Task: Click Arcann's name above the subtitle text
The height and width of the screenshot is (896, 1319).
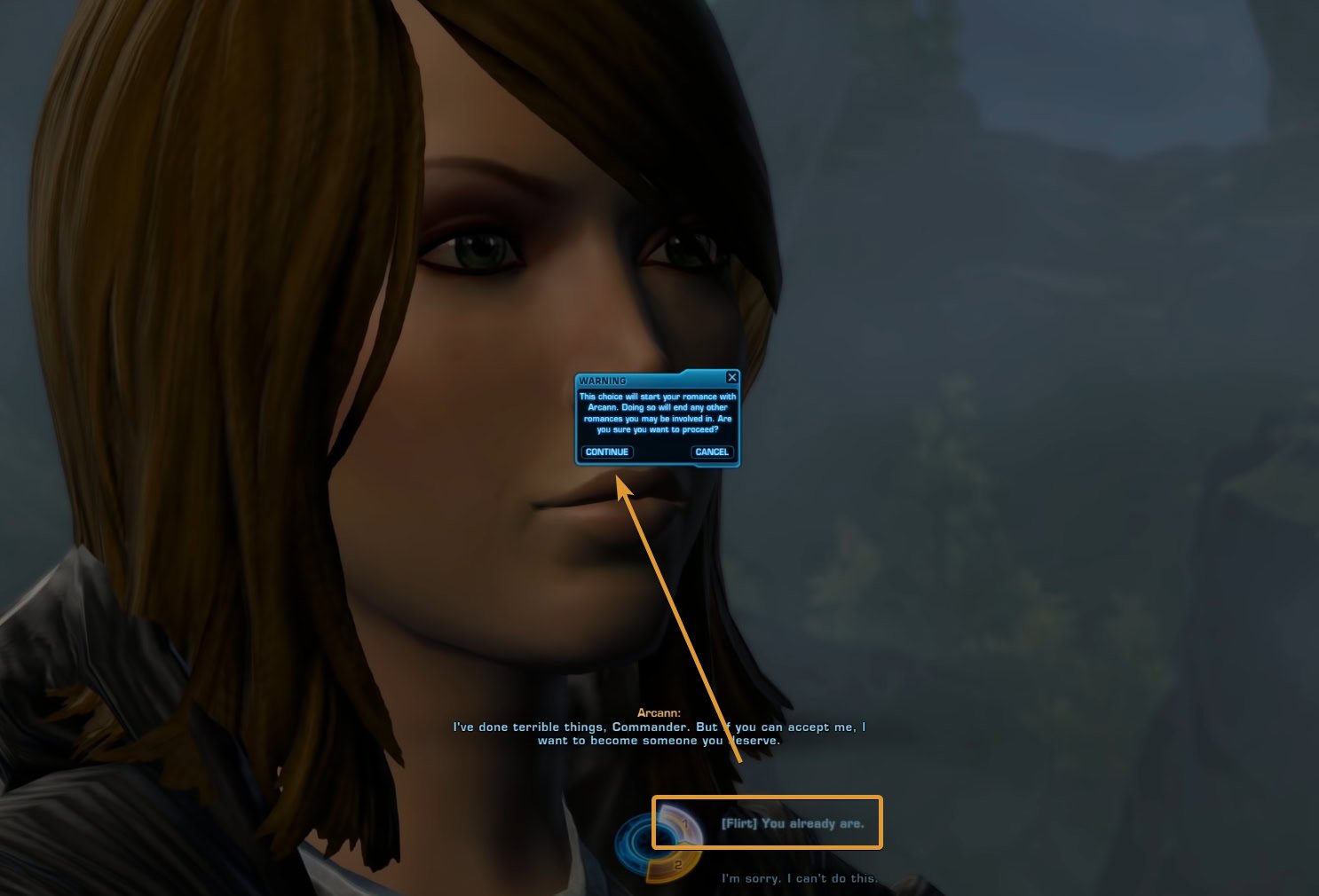Action: (659, 711)
